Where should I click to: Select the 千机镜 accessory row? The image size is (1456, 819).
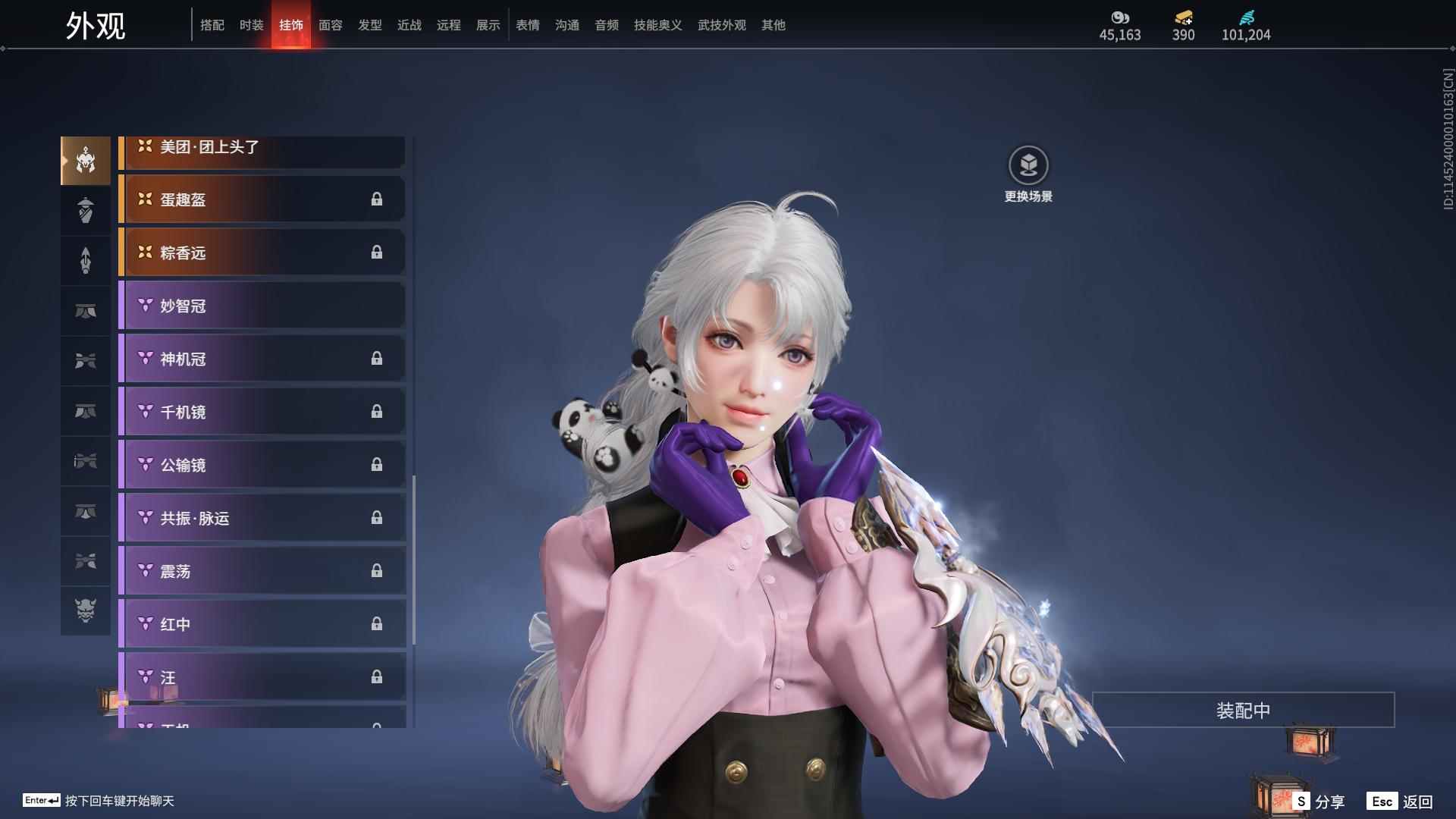tap(262, 412)
